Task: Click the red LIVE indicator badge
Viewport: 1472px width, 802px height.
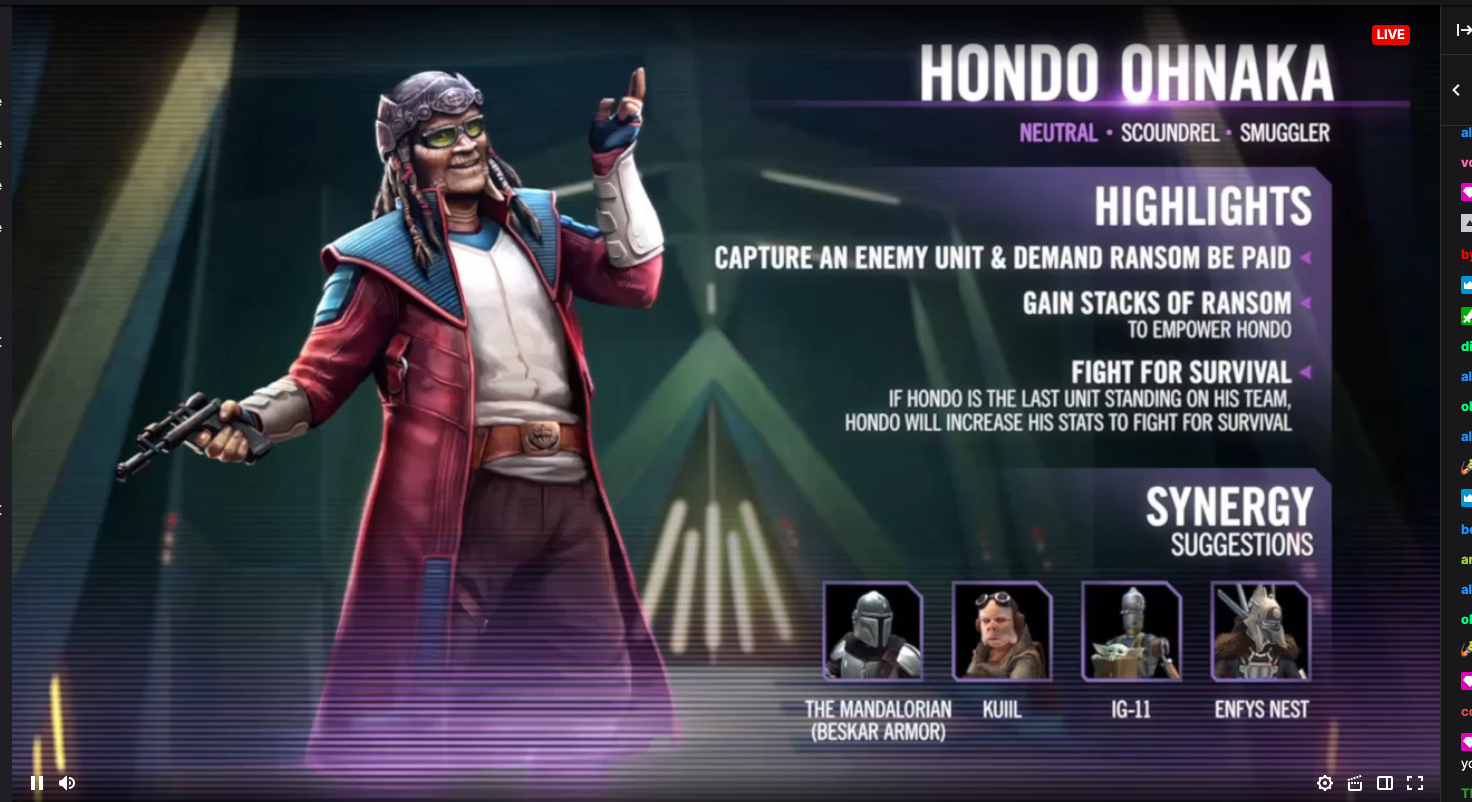Action: click(x=1391, y=33)
